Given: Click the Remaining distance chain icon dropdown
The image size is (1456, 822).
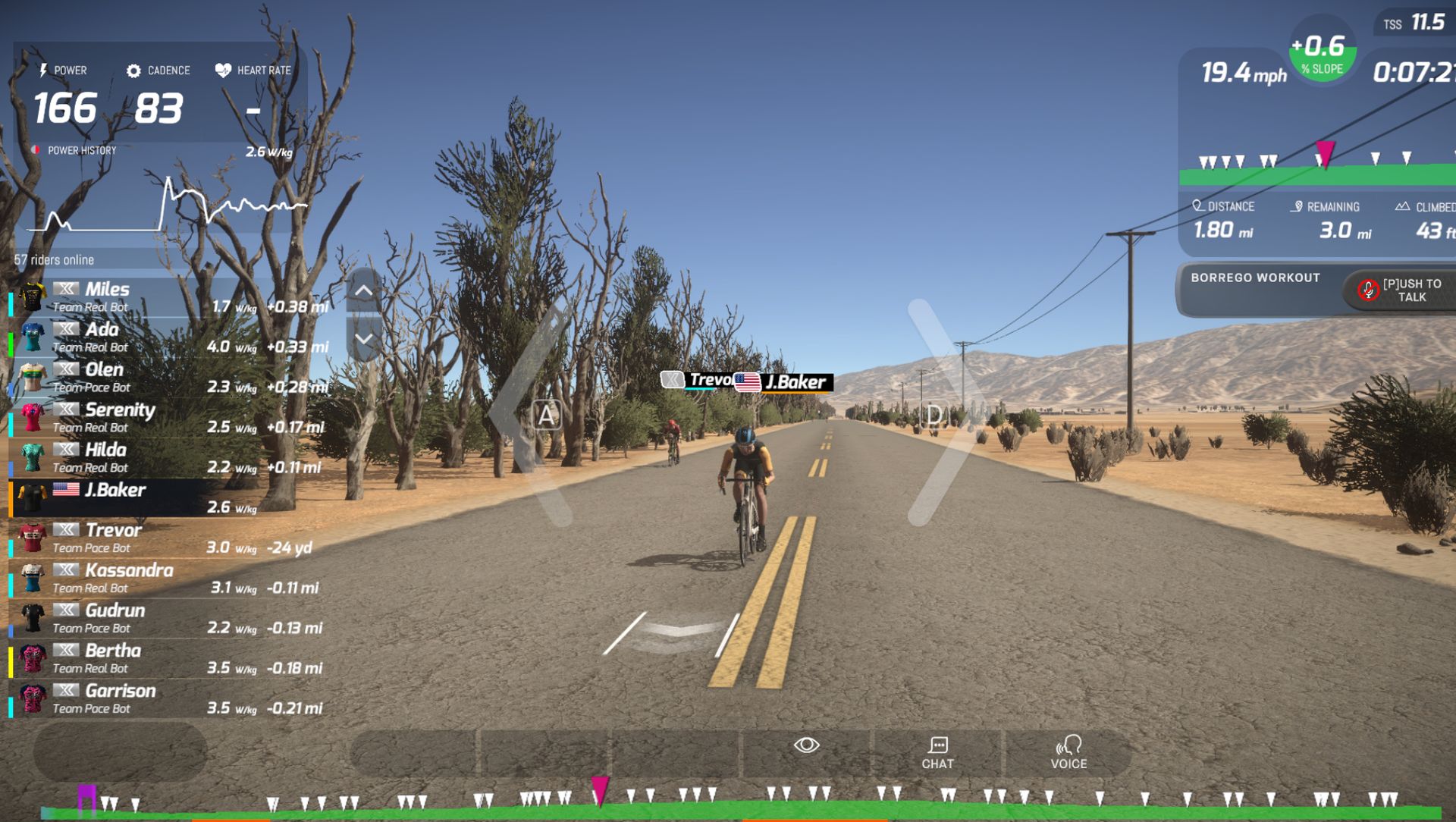Looking at the screenshot, I should [x=1298, y=206].
